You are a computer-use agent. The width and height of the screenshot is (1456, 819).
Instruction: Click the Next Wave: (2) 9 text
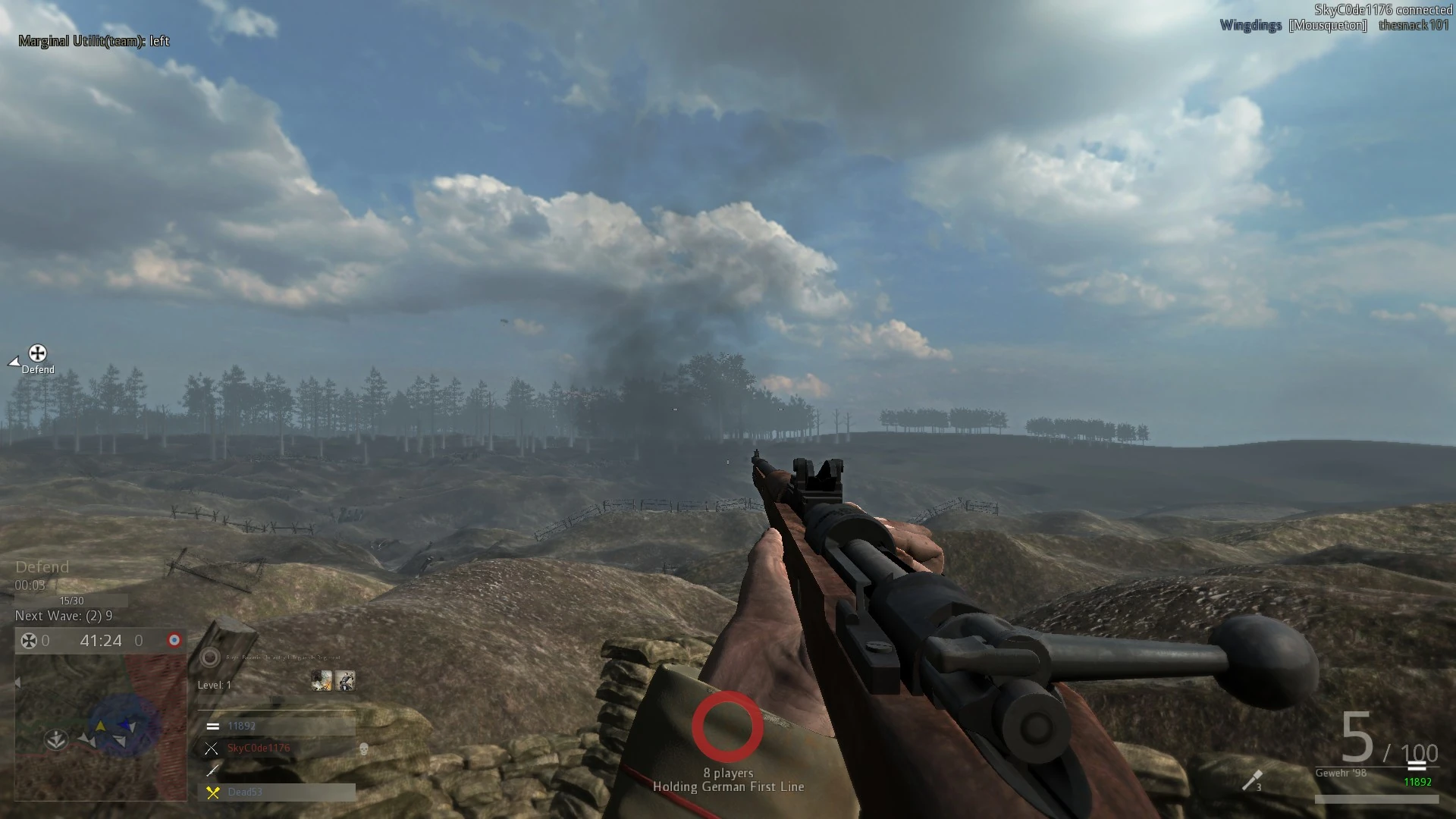(x=64, y=616)
